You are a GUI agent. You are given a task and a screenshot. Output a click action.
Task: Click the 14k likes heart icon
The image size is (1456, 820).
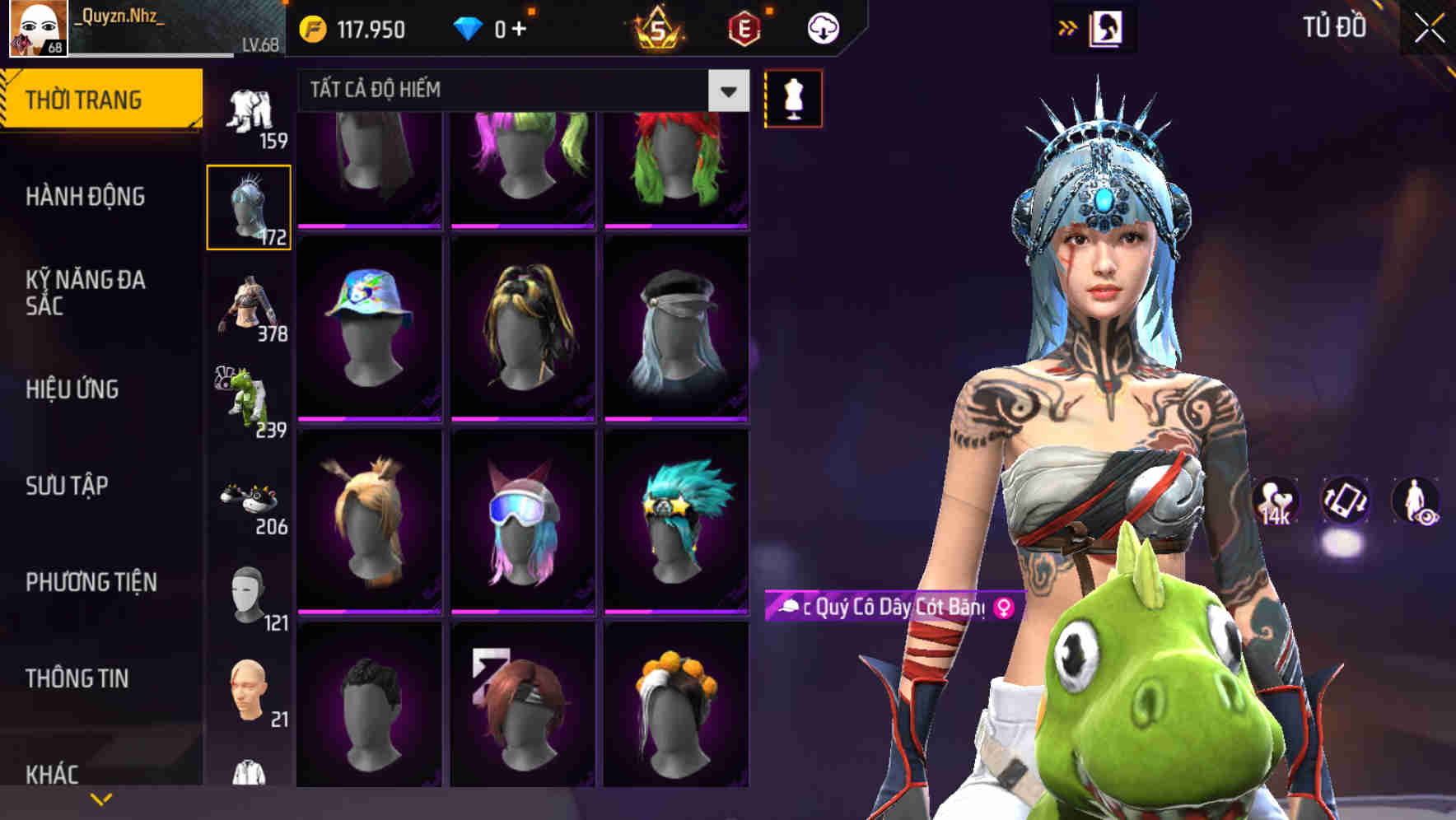1275,502
